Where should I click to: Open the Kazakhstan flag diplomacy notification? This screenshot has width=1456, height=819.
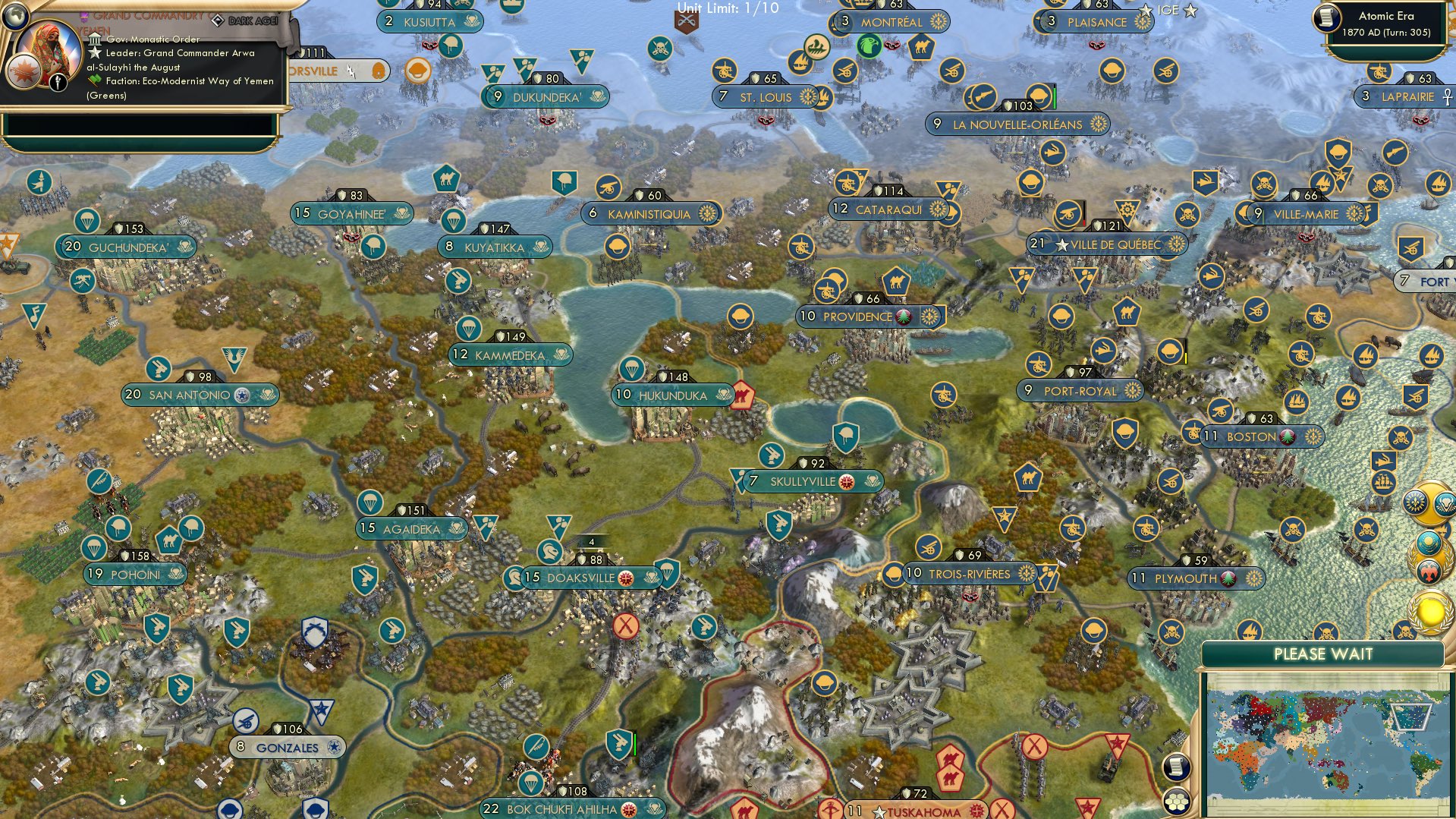(1429, 545)
